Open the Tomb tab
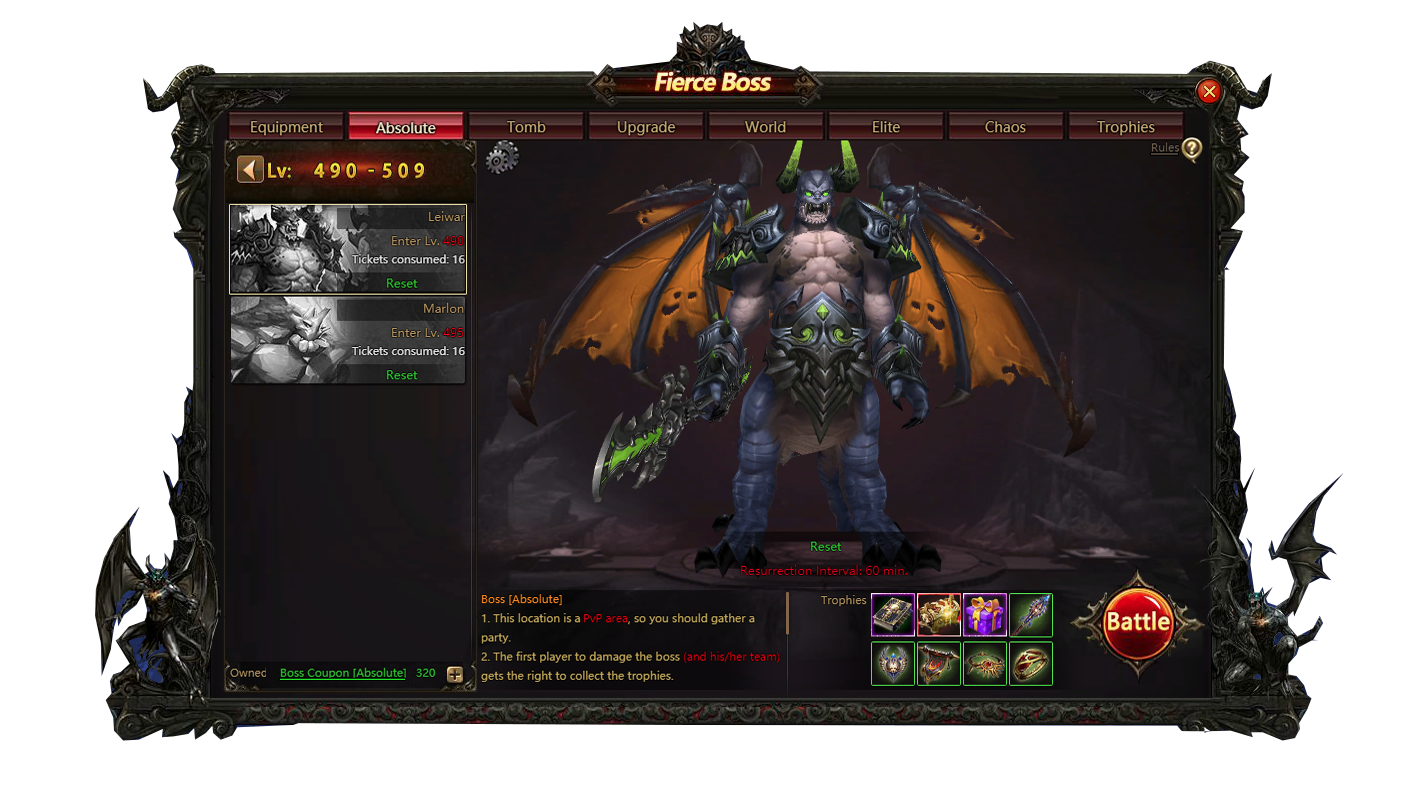1409x807 pixels. point(526,127)
